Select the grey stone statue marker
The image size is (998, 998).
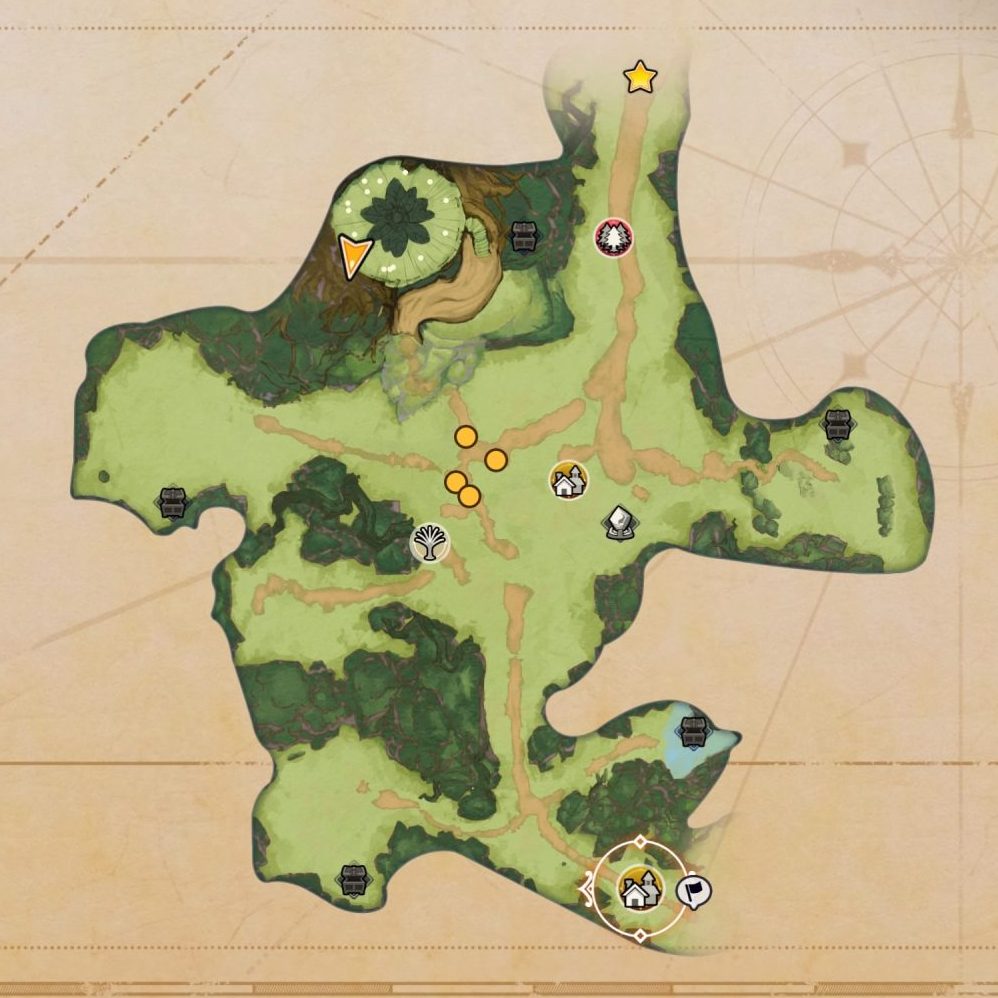pyautogui.click(x=620, y=522)
